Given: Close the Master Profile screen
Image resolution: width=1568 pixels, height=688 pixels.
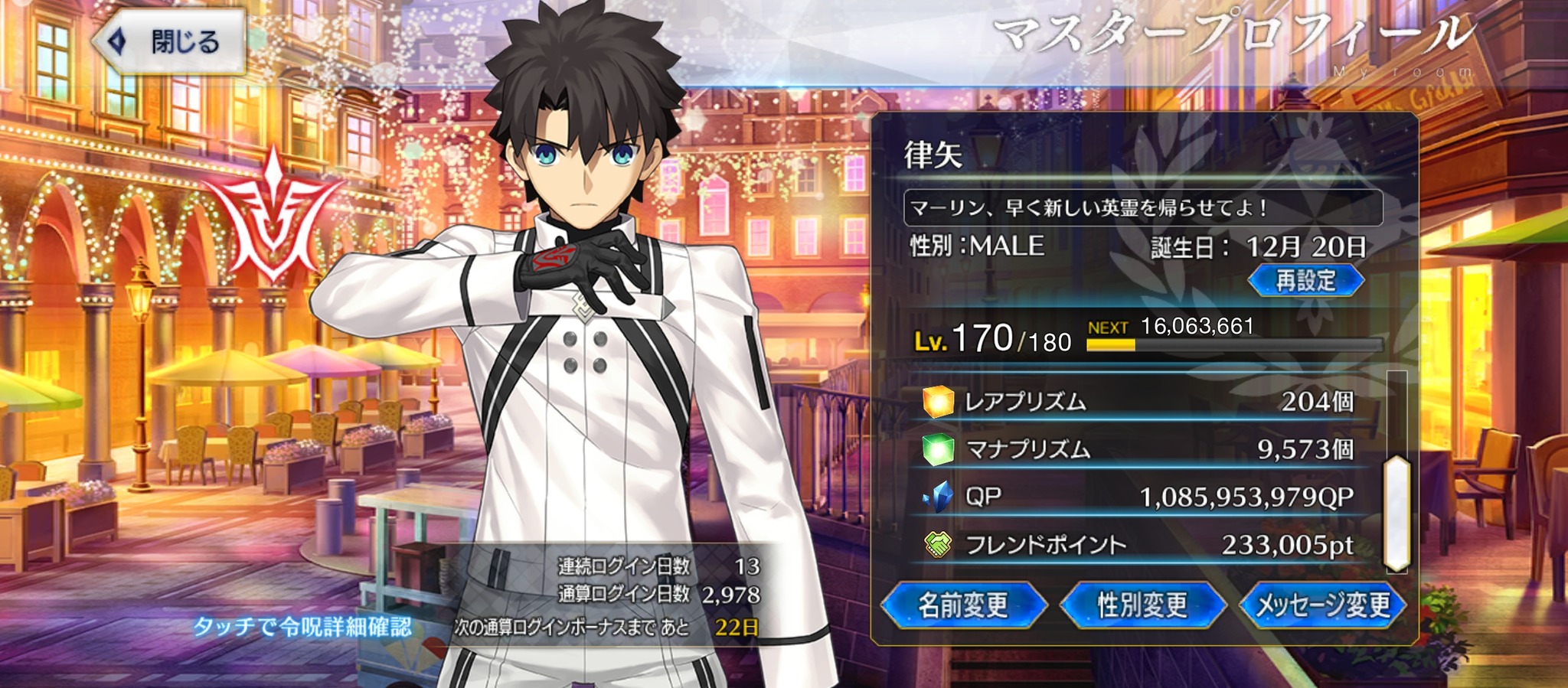Looking at the screenshot, I should [170, 41].
